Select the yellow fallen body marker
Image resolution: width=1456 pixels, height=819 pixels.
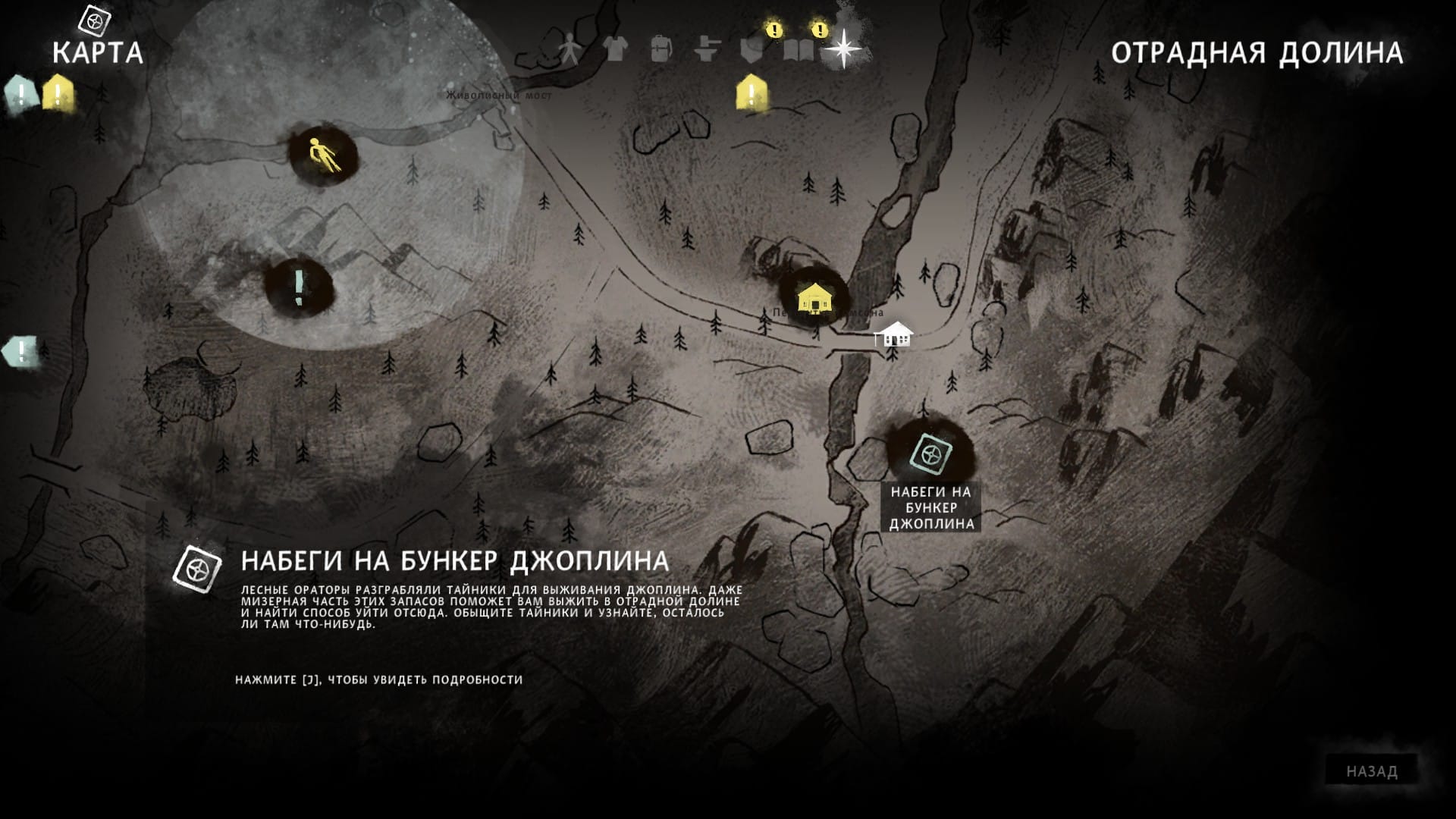point(325,155)
